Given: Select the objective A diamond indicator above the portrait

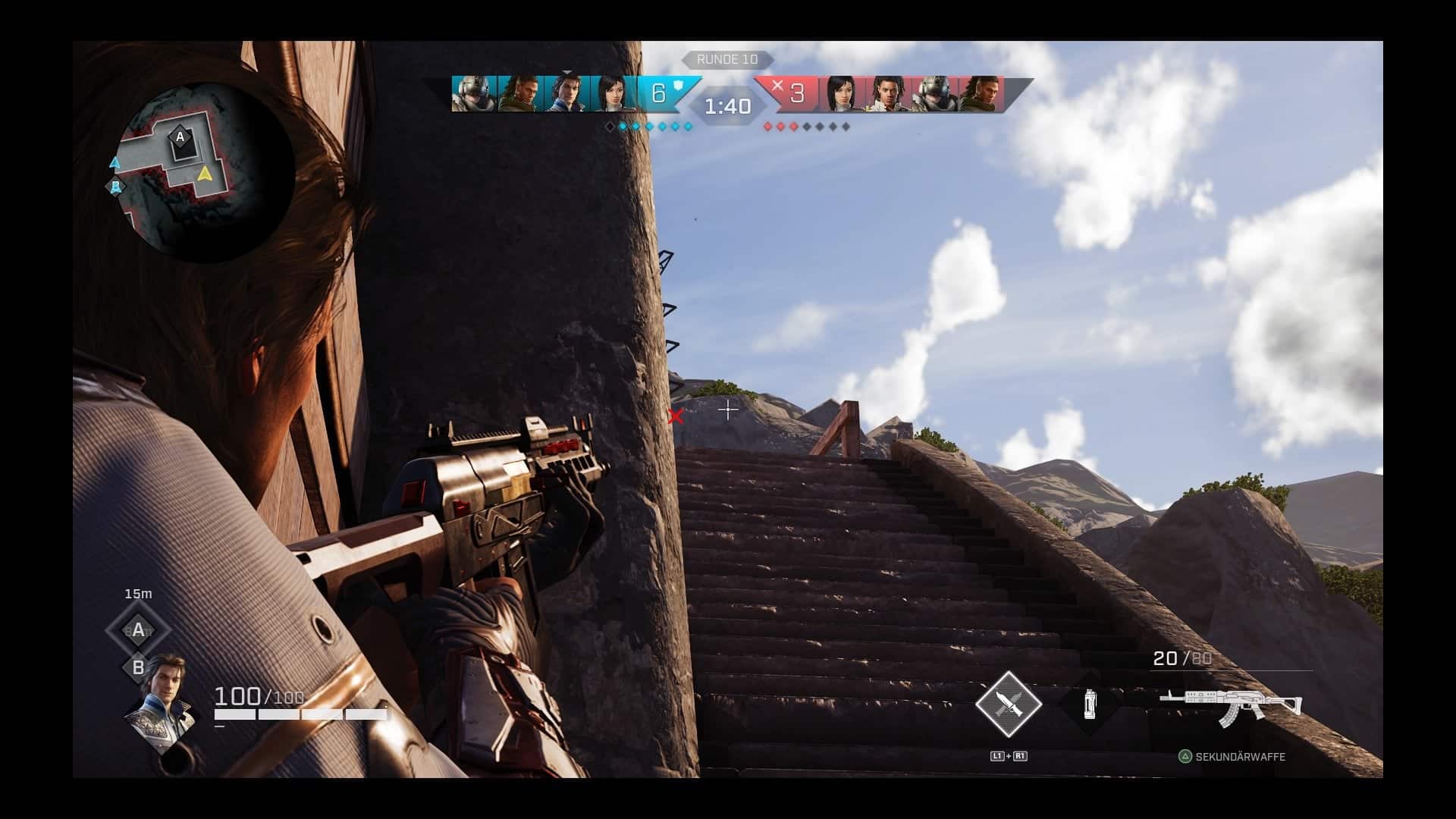Looking at the screenshot, I should 138,629.
